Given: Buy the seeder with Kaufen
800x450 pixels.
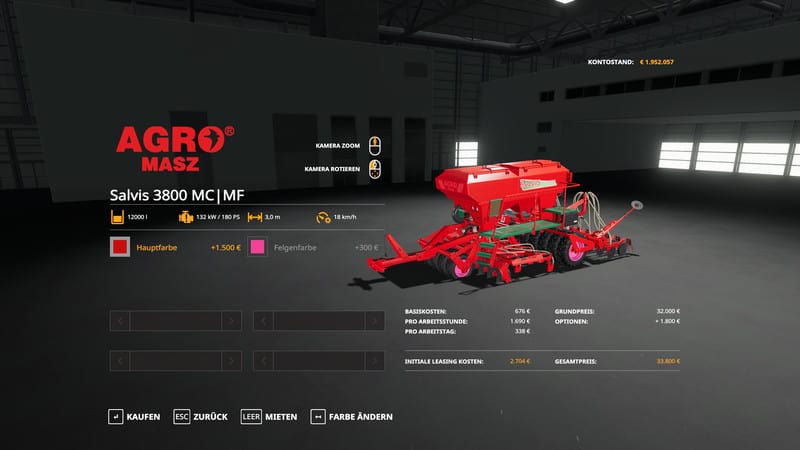Looking at the screenshot, I should 134,416.
